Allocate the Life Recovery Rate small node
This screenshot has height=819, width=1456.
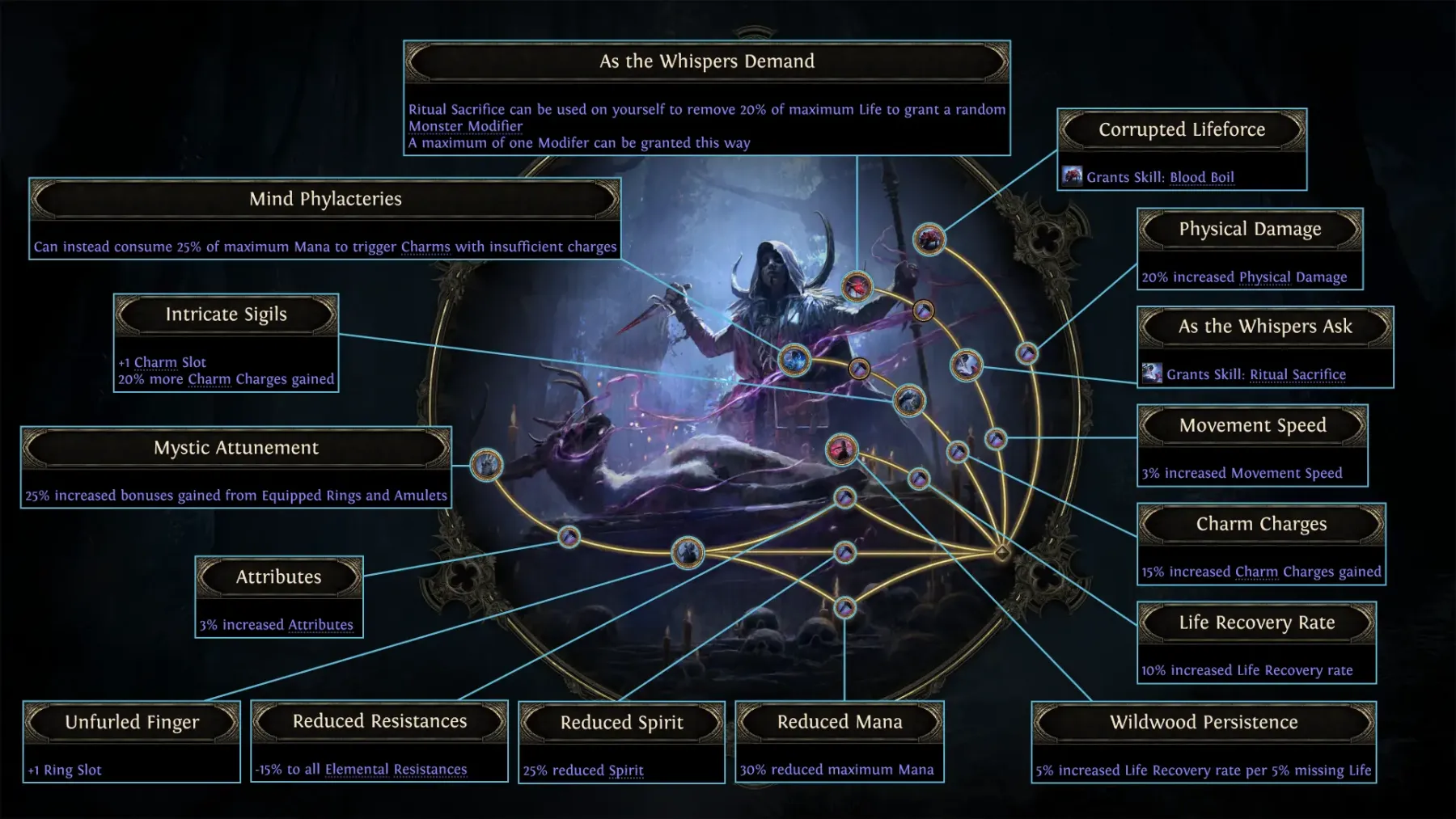tap(919, 479)
